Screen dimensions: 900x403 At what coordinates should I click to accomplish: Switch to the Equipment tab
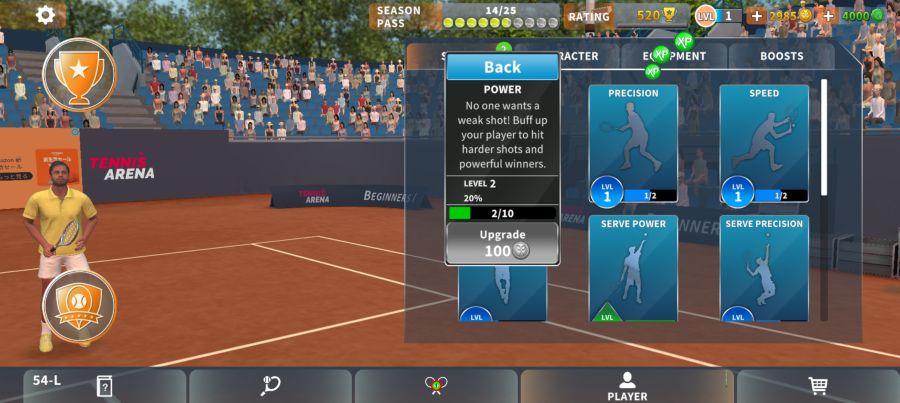[x=674, y=57]
